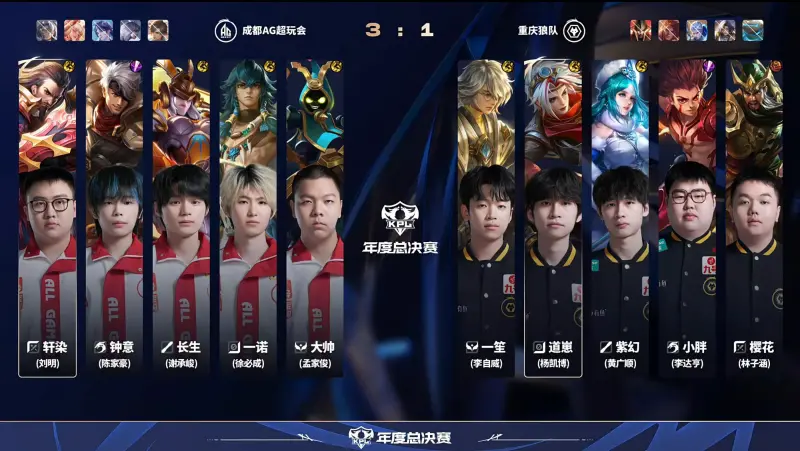Select player card 轩染
The width and height of the screenshot is (800, 451).
click(x=47, y=218)
